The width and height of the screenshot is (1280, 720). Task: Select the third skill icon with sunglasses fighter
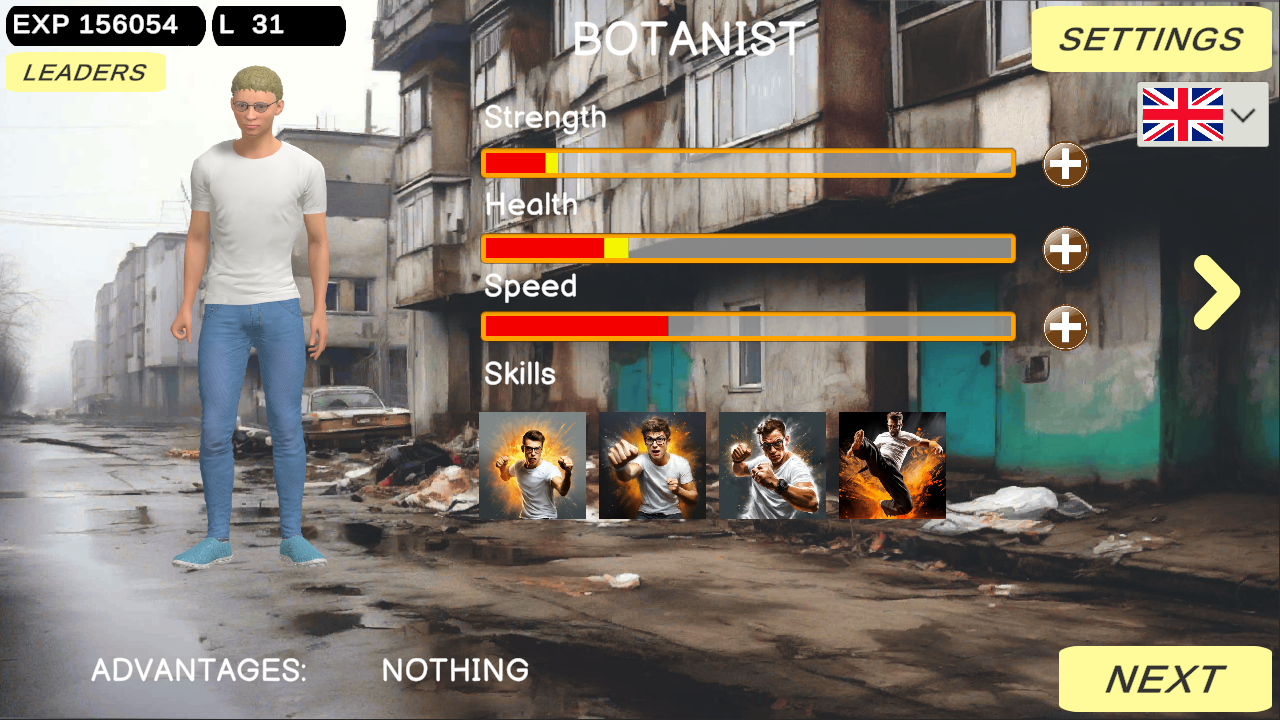pyautogui.click(x=773, y=465)
